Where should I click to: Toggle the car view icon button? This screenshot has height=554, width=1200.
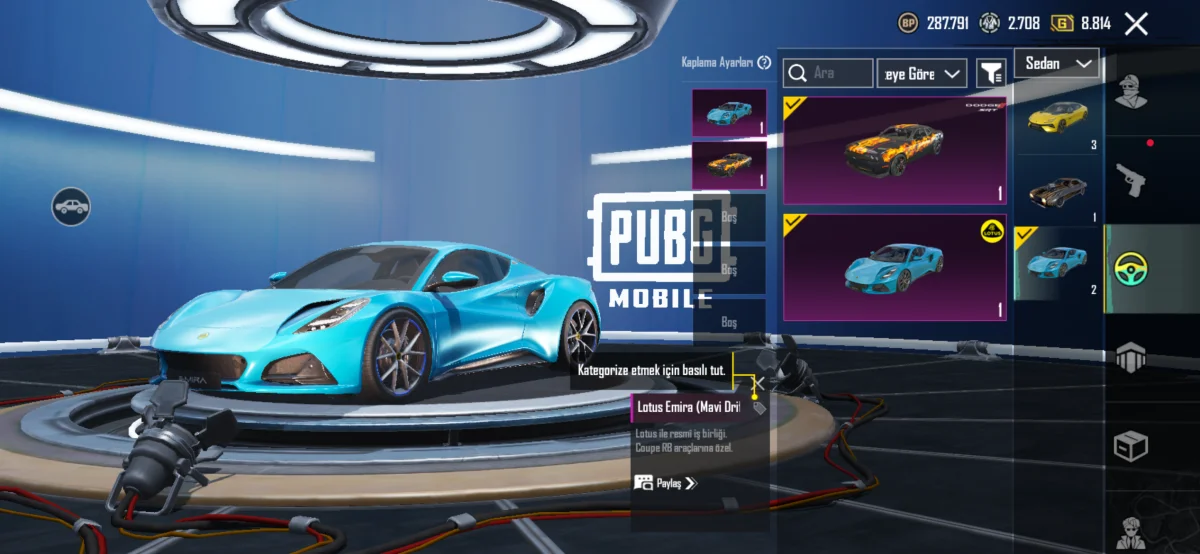[72, 207]
